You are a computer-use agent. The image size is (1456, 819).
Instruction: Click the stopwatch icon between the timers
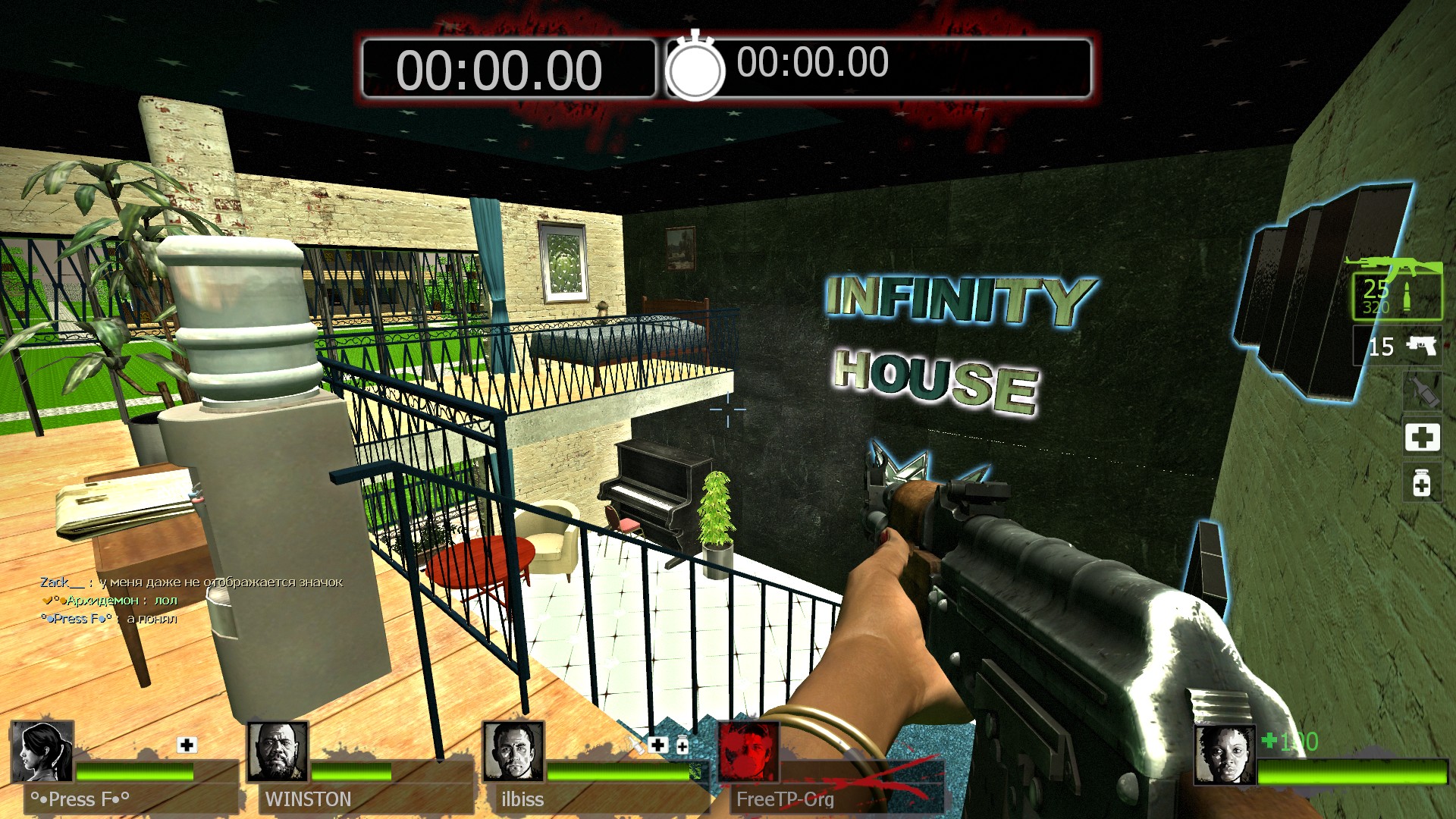click(695, 68)
